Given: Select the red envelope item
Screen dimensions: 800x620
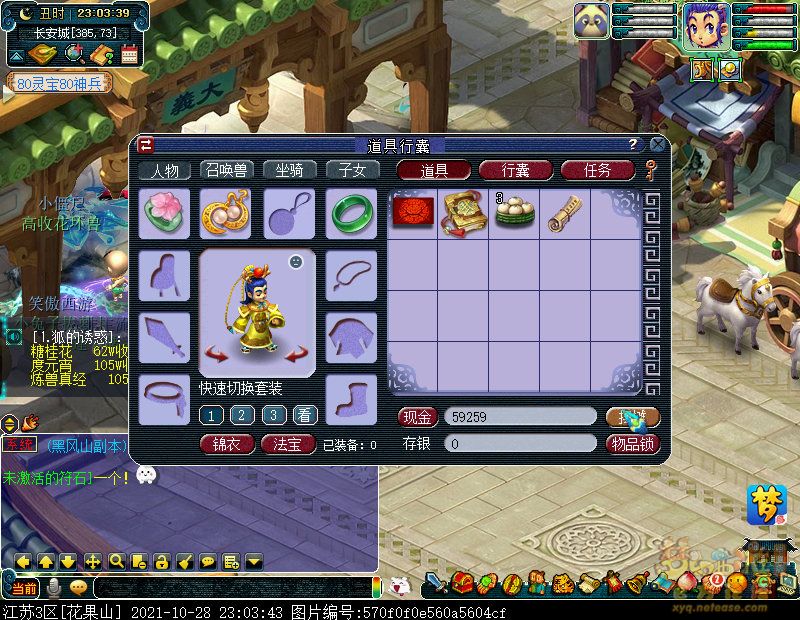Looking at the screenshot, I should coord(412,213).
